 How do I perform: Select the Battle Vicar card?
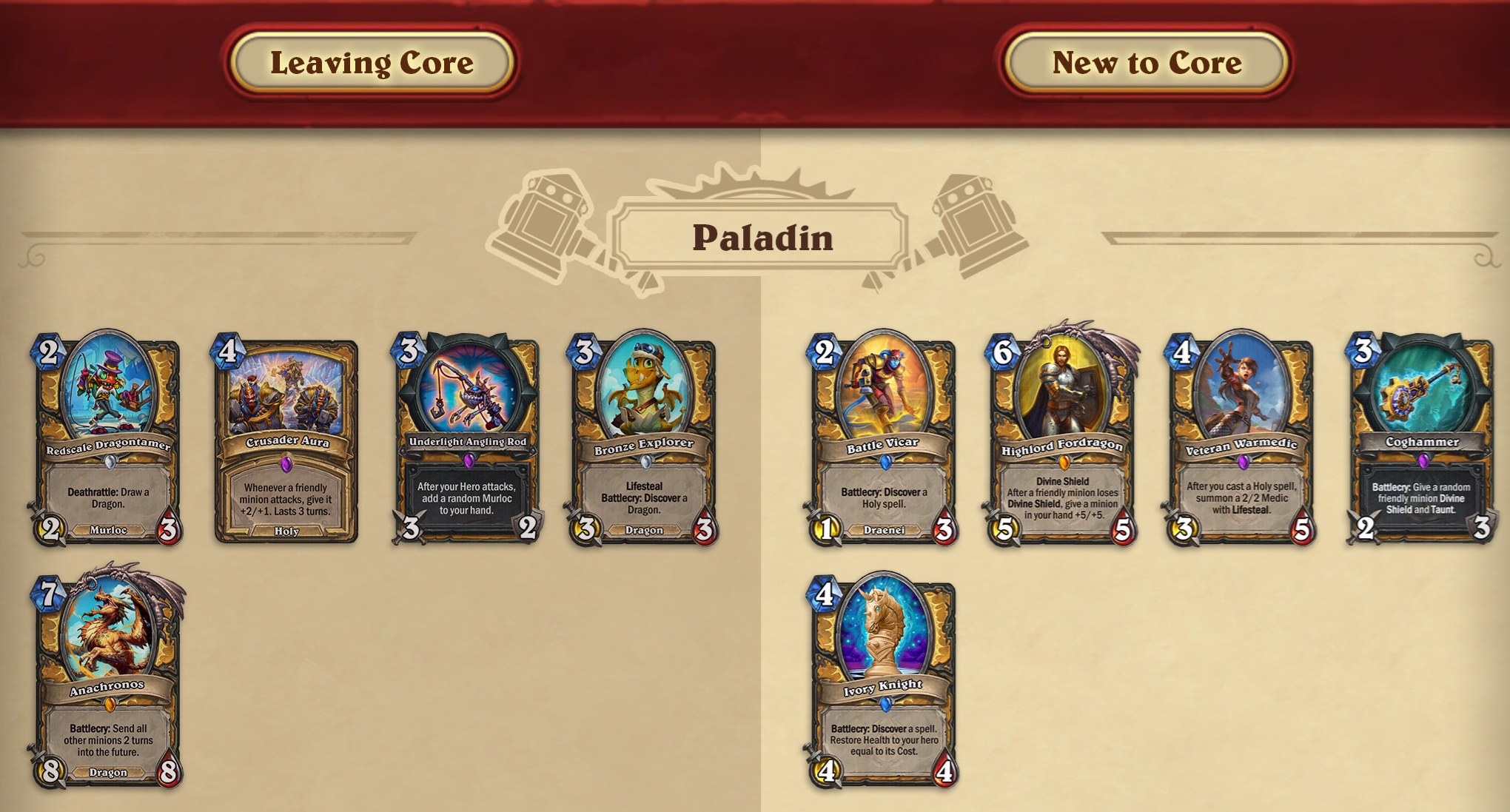(883, 440)
